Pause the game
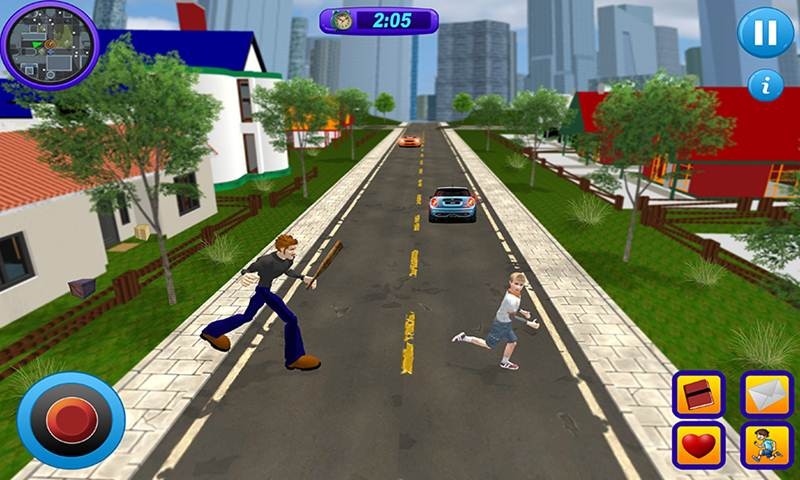The image size is (800, 480). [x=765, y=33]
